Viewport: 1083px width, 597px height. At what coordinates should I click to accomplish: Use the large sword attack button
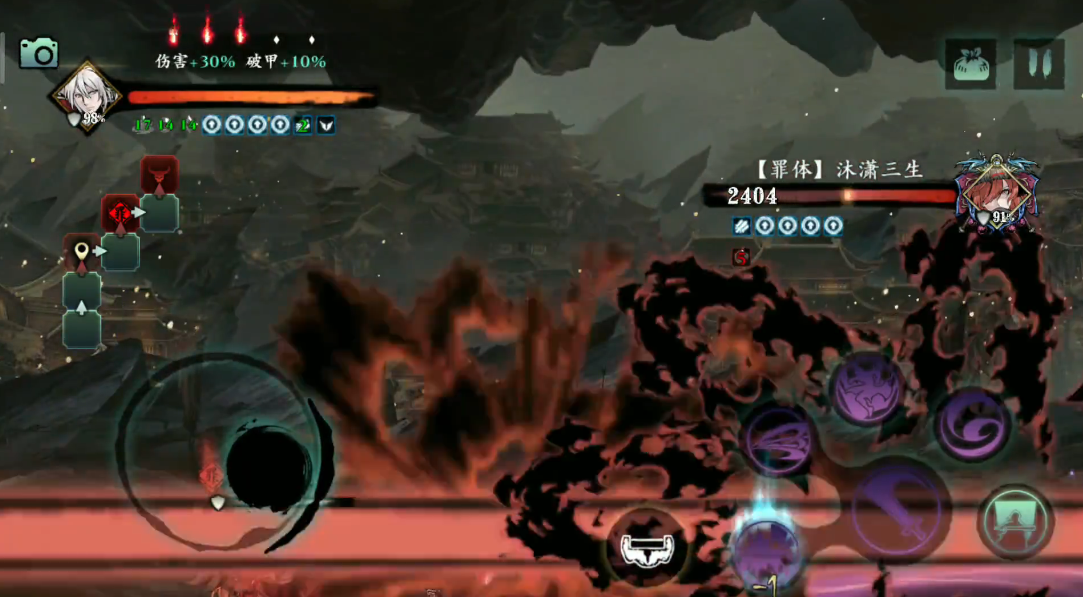click(900, 503)
